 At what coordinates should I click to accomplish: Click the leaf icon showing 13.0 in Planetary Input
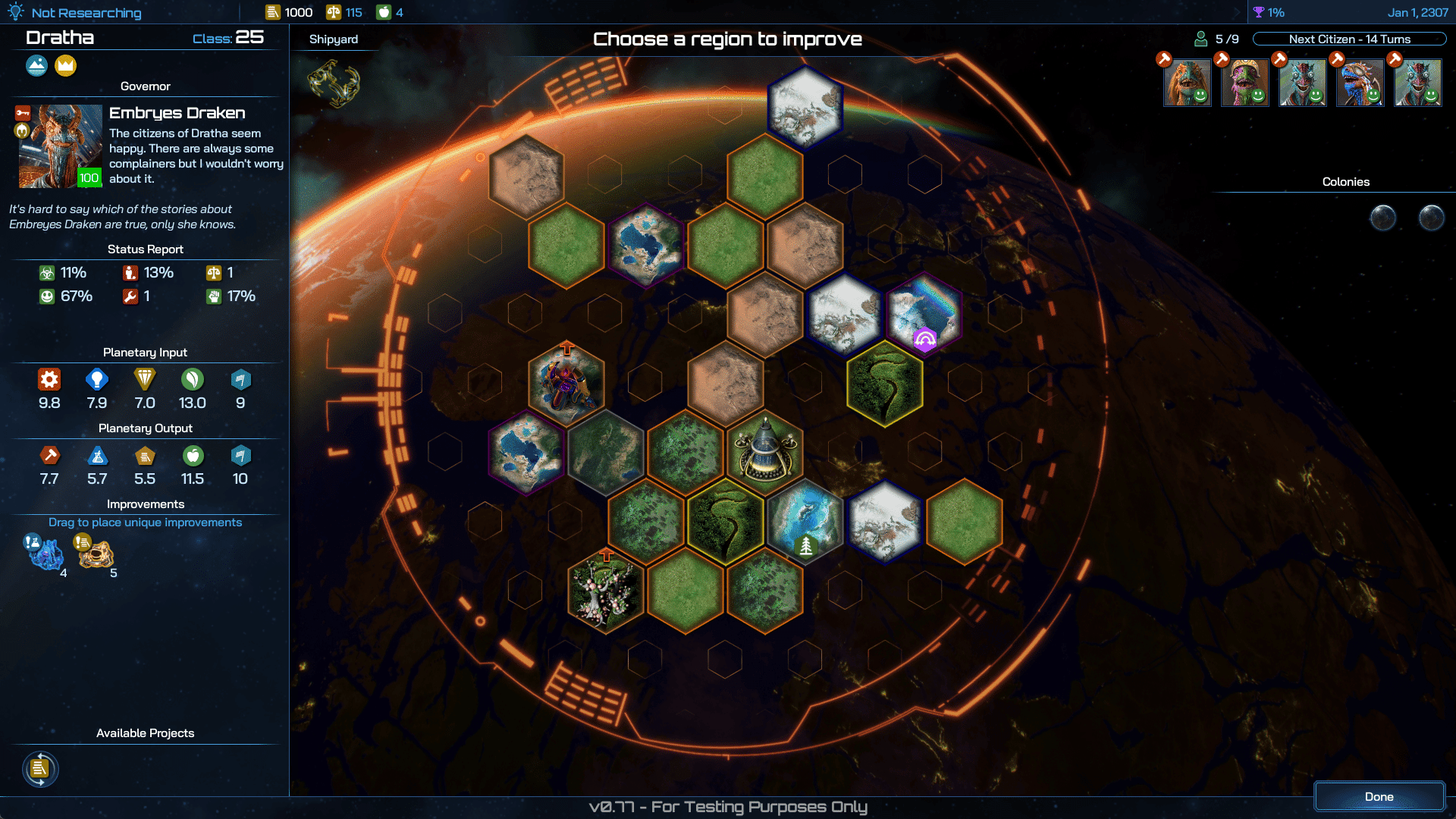[193, 380]
